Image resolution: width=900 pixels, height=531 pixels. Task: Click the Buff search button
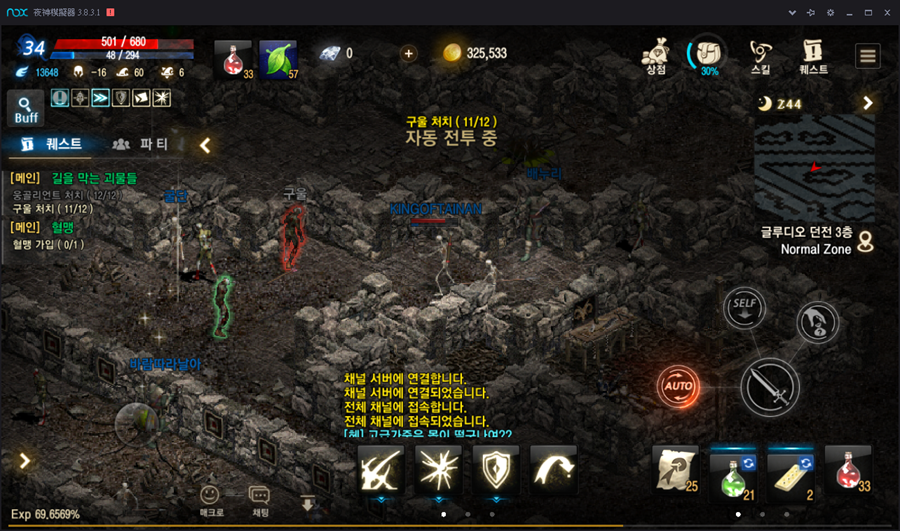click(x=26, y=108)
